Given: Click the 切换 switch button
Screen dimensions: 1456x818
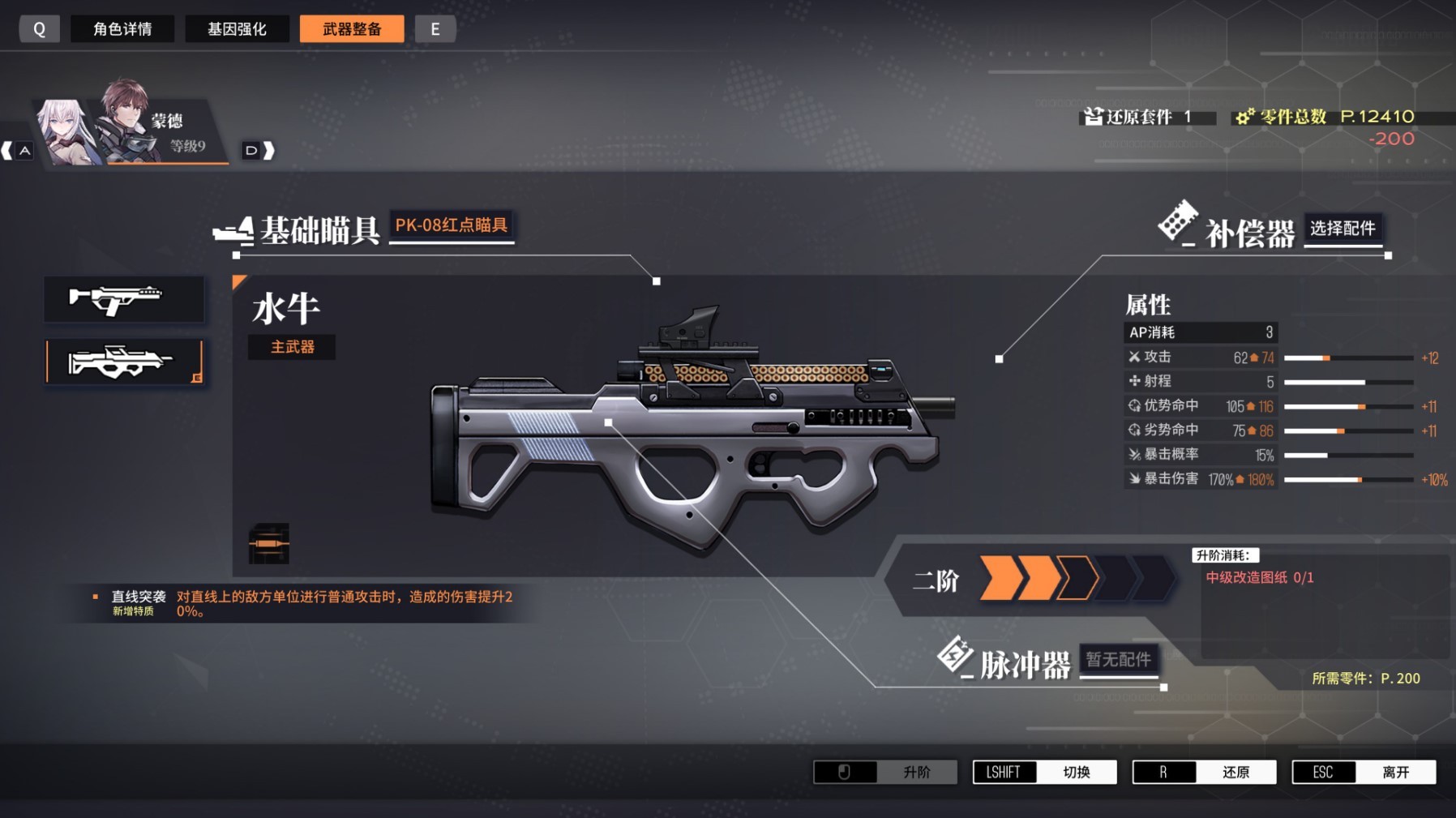Looking at the screenshot, I should [x=1044, y=772].
